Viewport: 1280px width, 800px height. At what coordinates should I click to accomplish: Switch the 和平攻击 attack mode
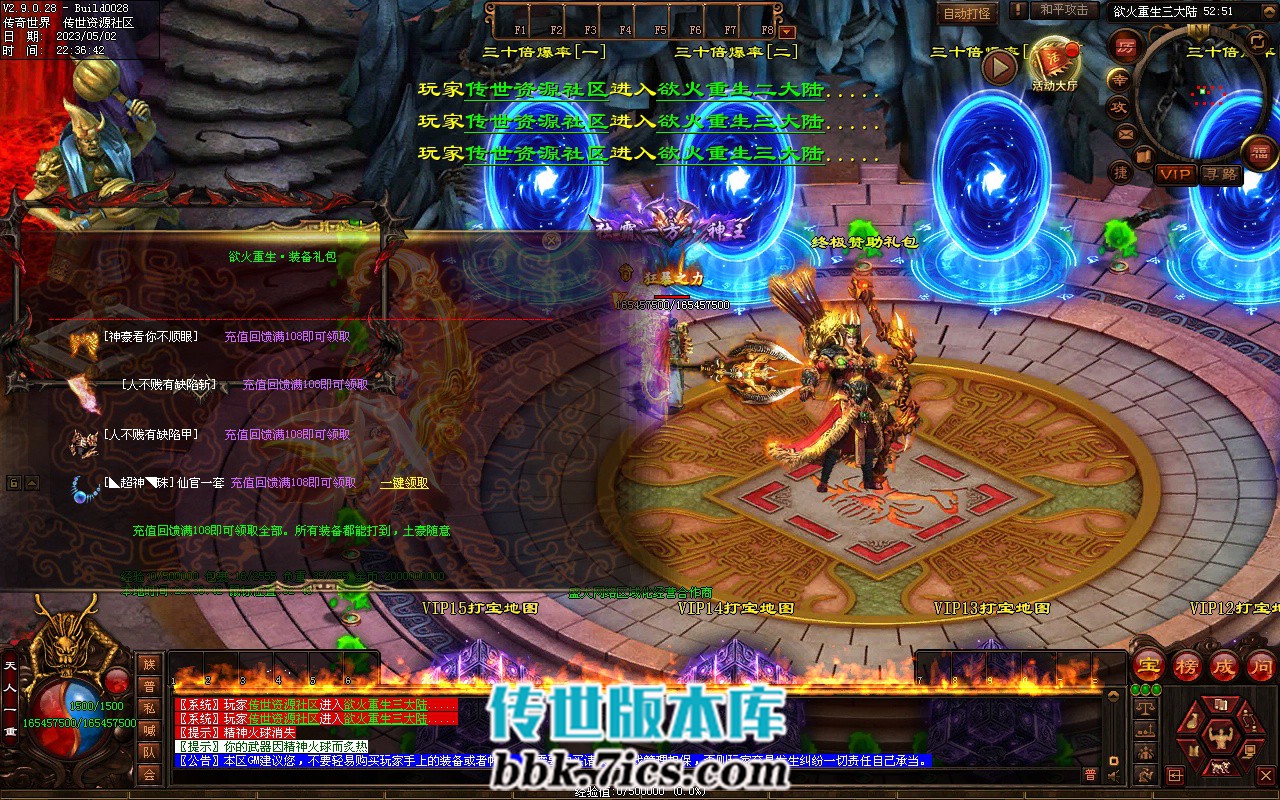(1064, 11)
